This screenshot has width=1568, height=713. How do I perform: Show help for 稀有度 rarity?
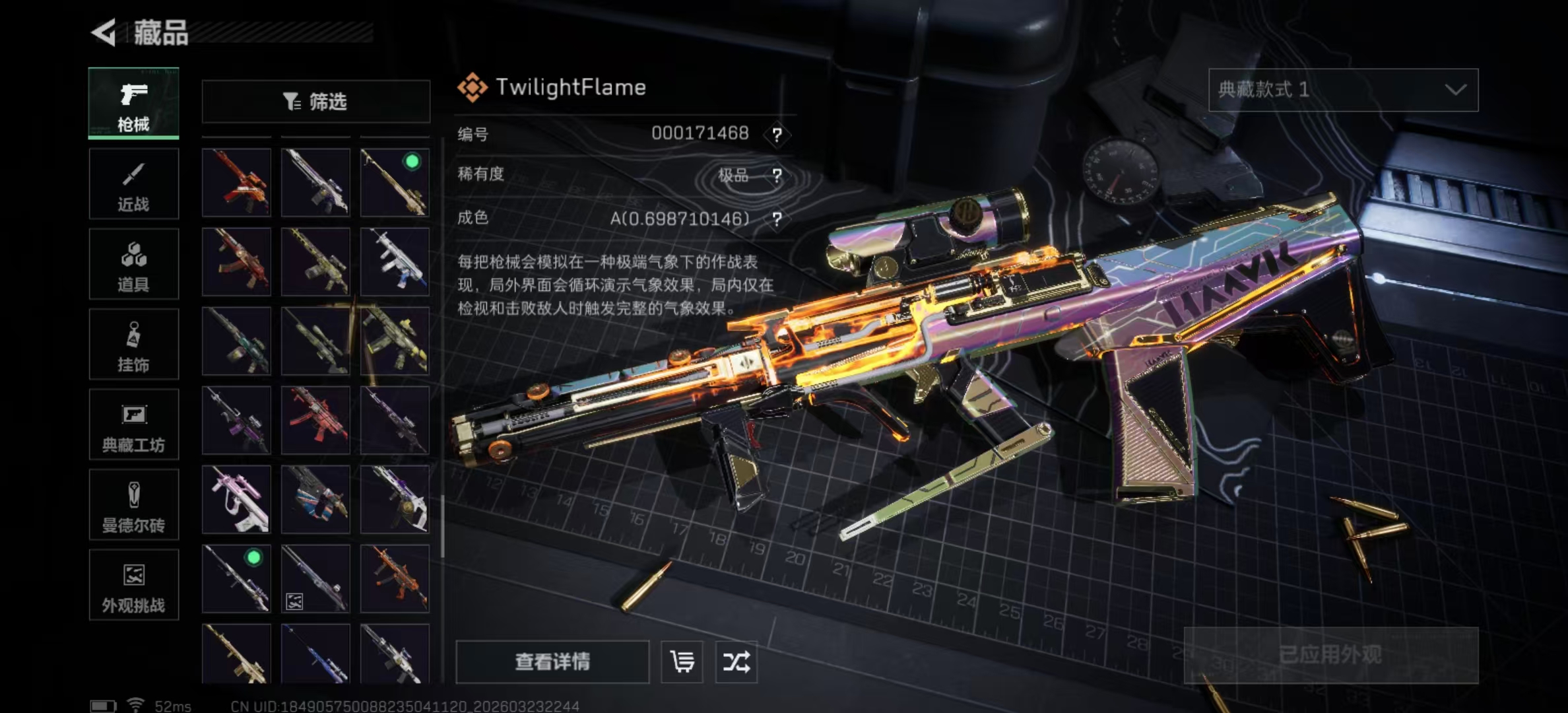(x=777, y=176)
